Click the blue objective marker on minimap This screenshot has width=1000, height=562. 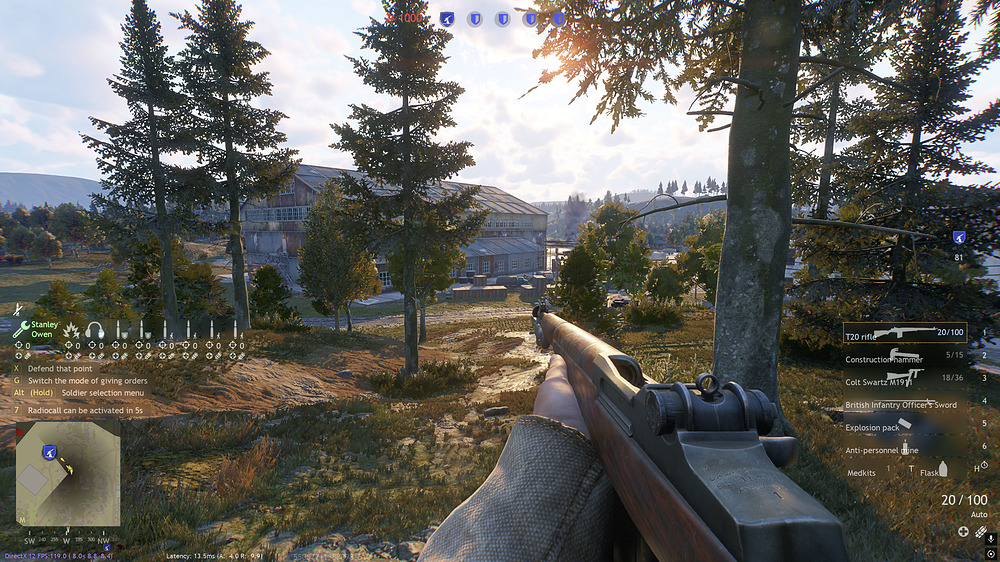(x=48, y=452)
